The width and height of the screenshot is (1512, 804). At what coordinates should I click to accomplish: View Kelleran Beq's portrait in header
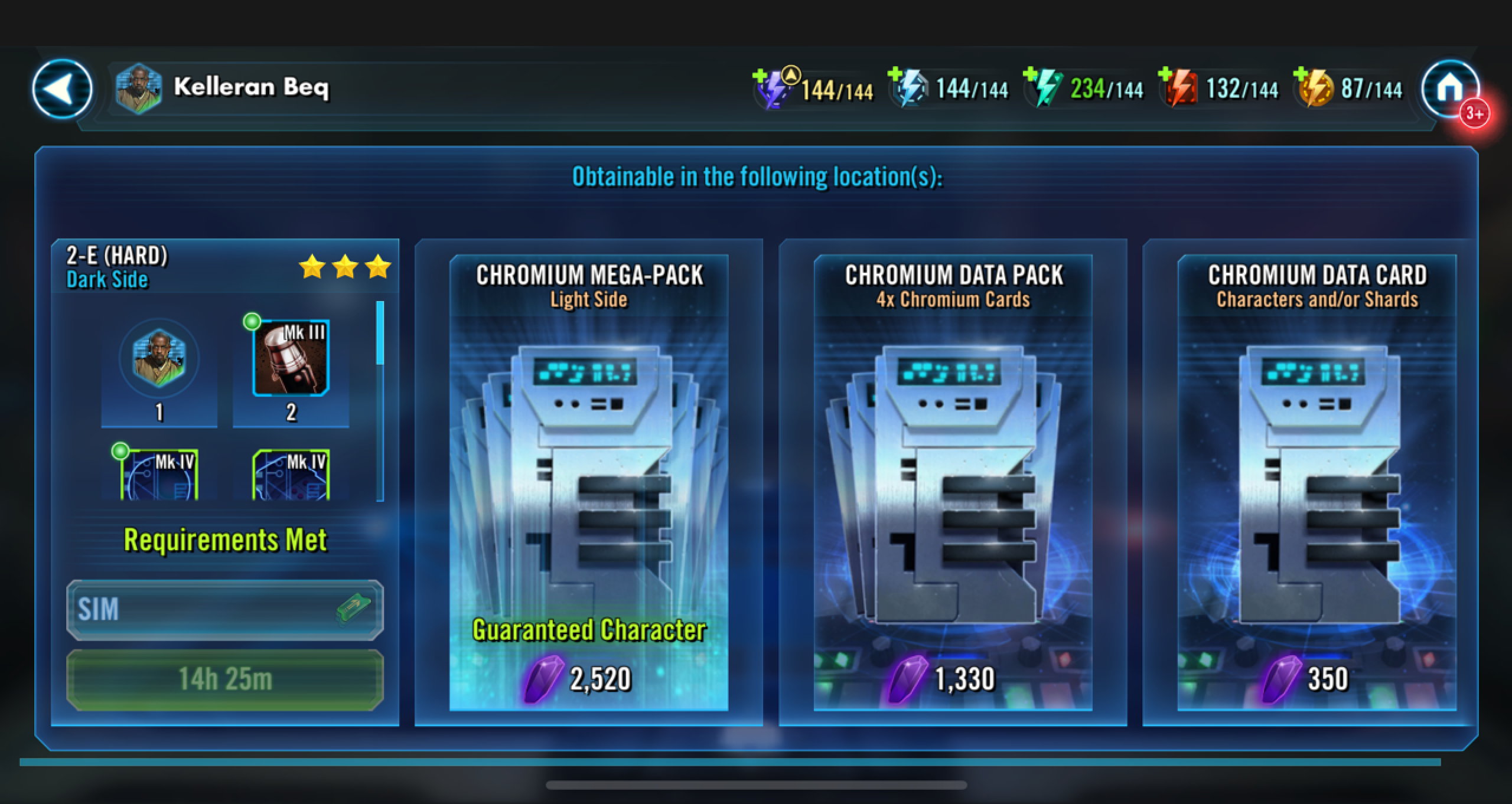(138, 89)
